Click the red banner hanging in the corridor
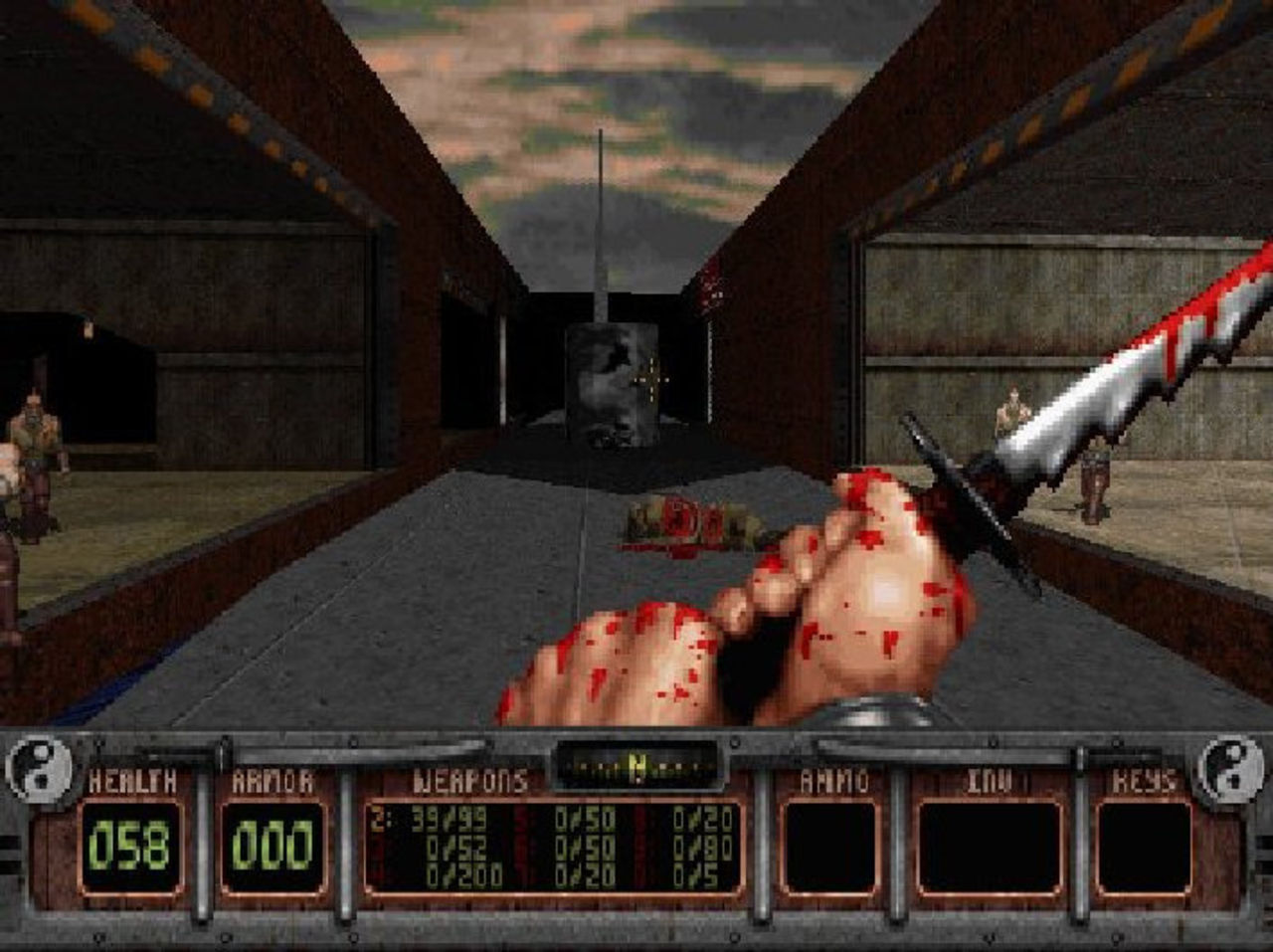Viewport: 1273px width, 952px height. point(710,288)
